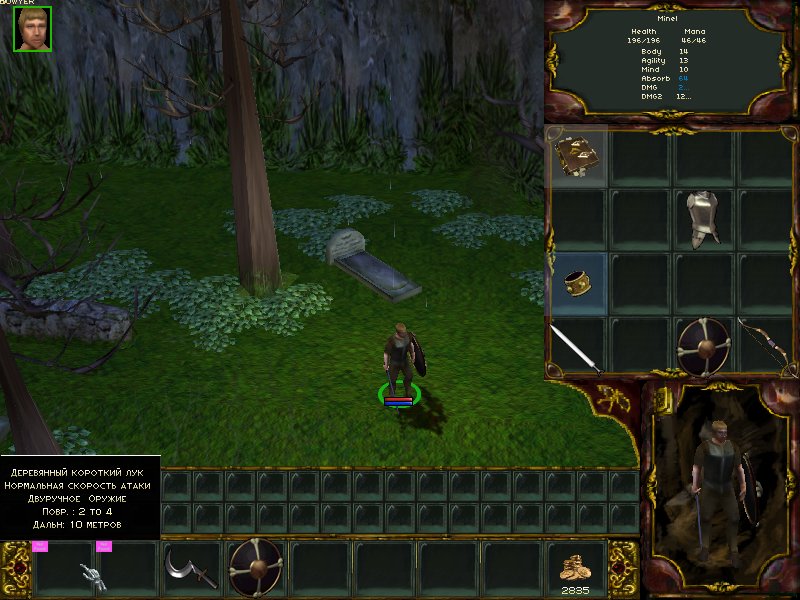The width and height of the screenshot is (800, 600).
Task: Click the character paper doll portrait
Action: point(720,487)
